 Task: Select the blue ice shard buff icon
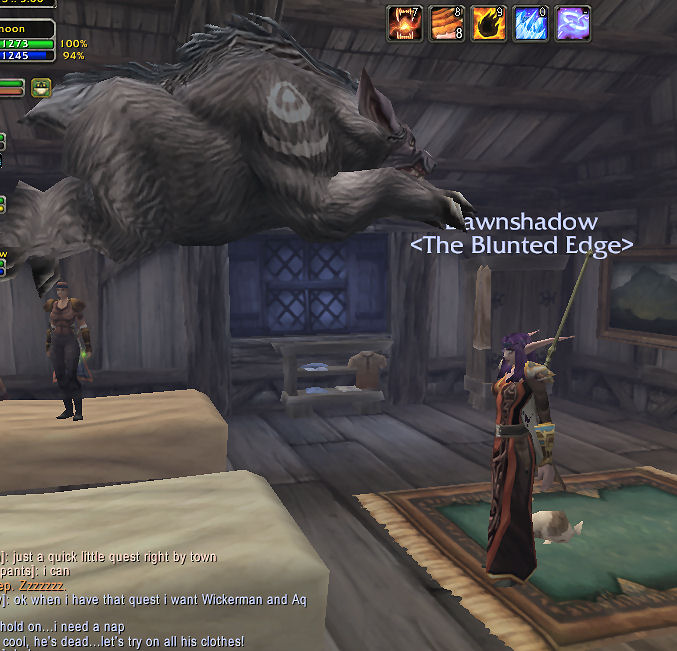pos(531,23)
